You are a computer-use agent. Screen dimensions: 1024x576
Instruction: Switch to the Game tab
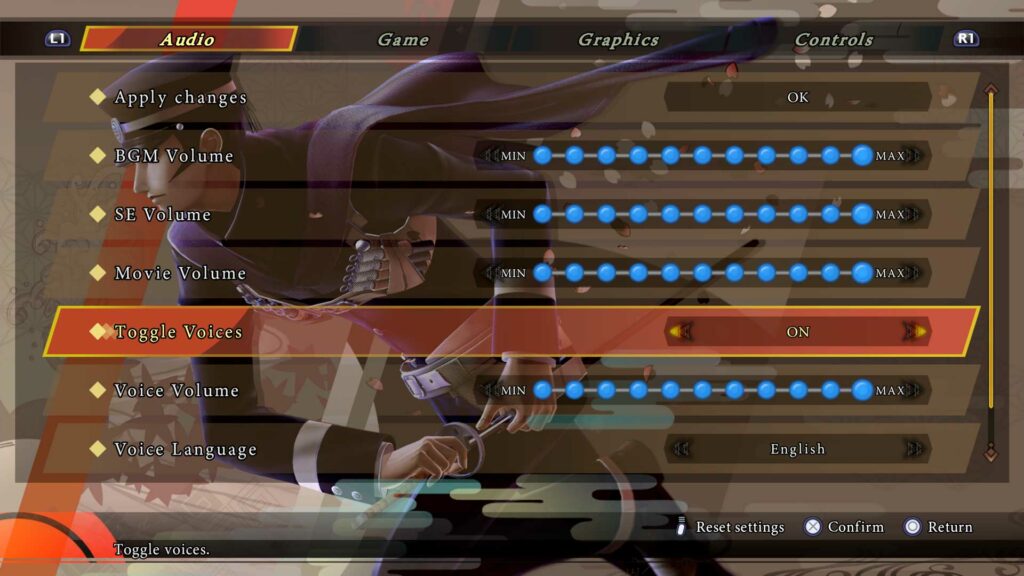(x=402, y=40)
